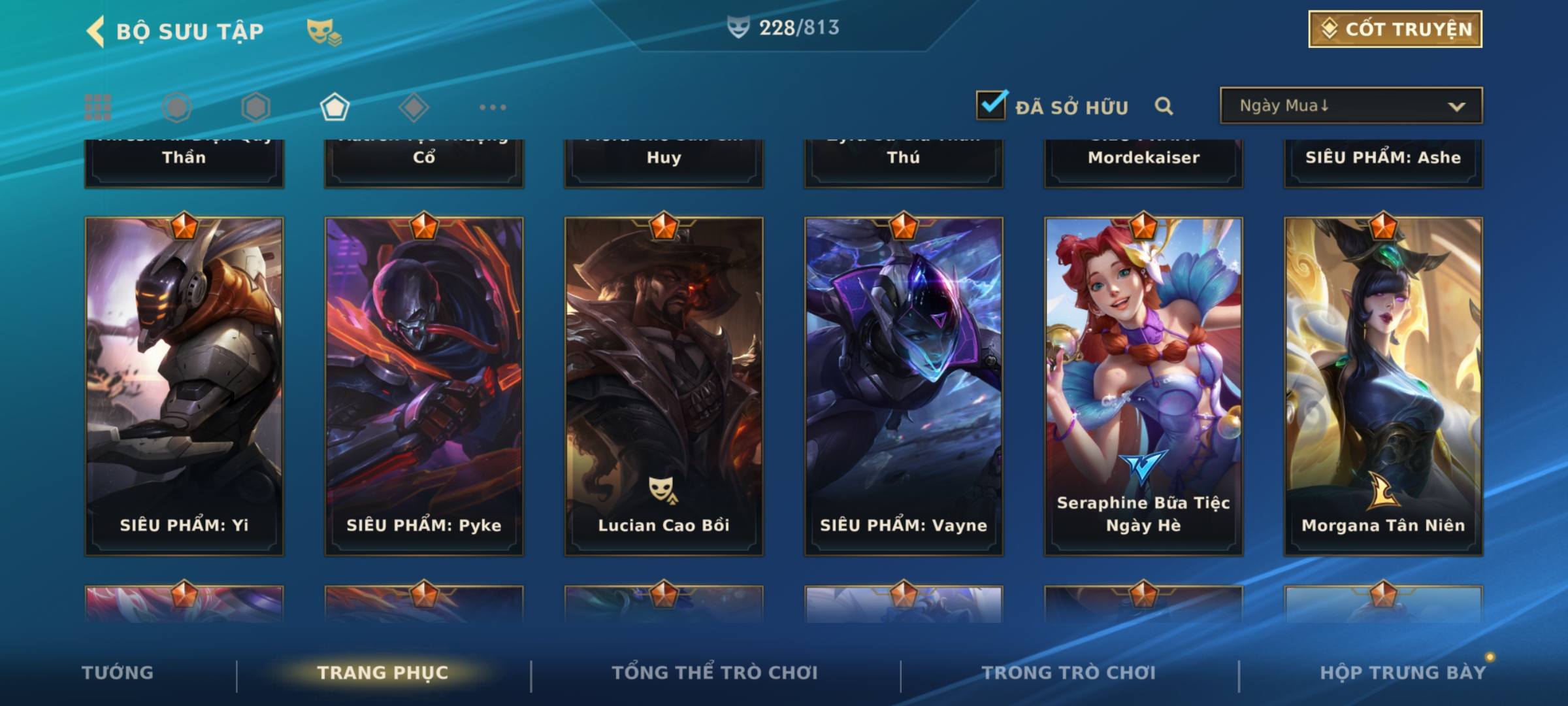Open the Cốt Truyện button

[x=1395, y=29]
